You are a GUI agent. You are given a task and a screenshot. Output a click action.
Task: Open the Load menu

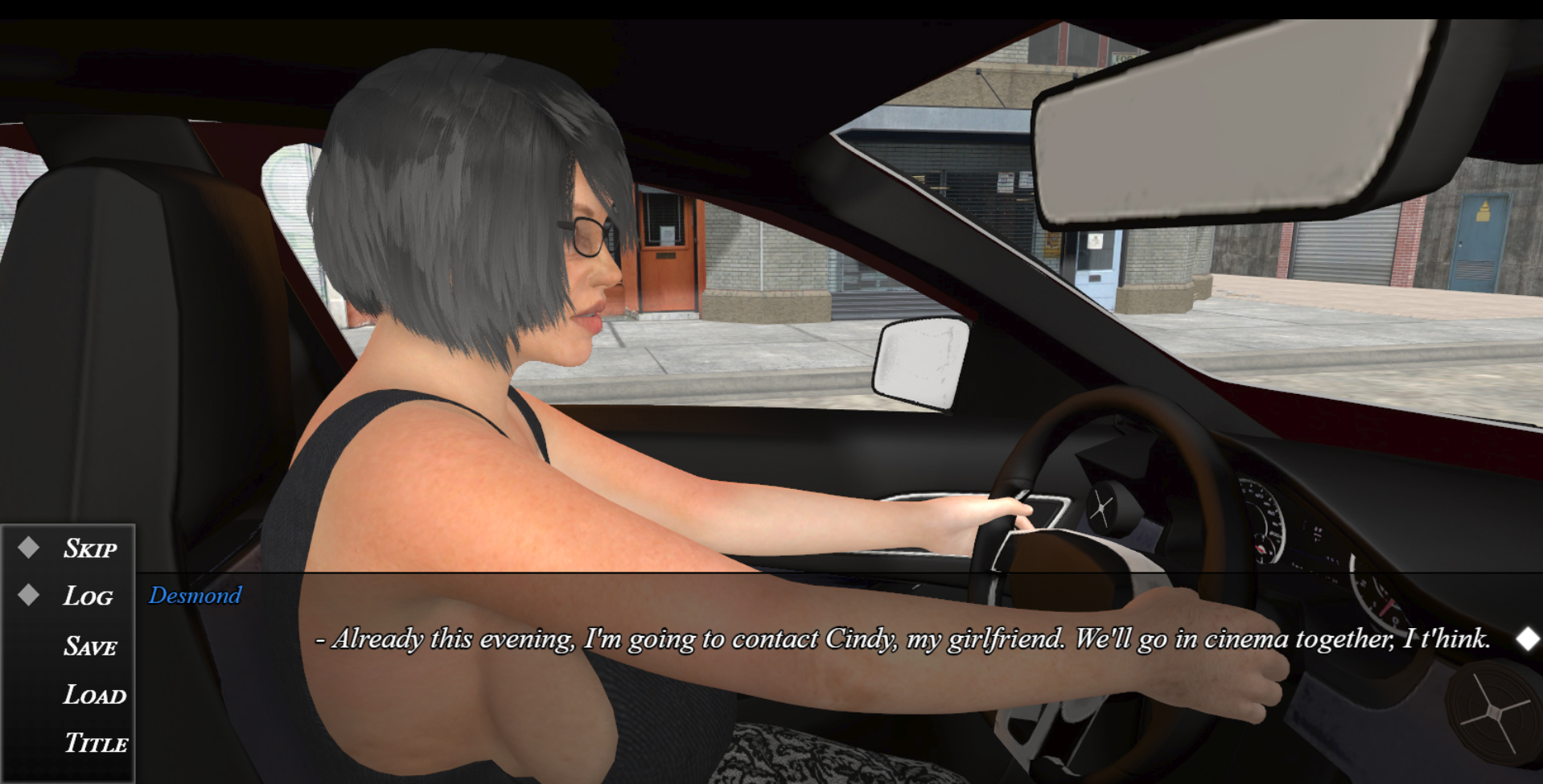pyautogui.click(x=94, y=695)
